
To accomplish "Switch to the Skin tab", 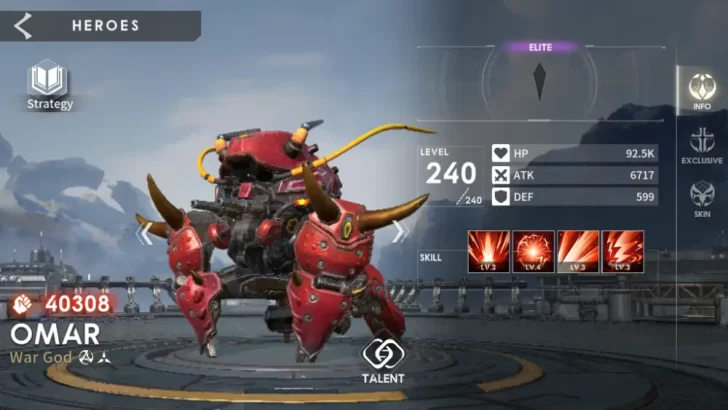I will [702, 198].
